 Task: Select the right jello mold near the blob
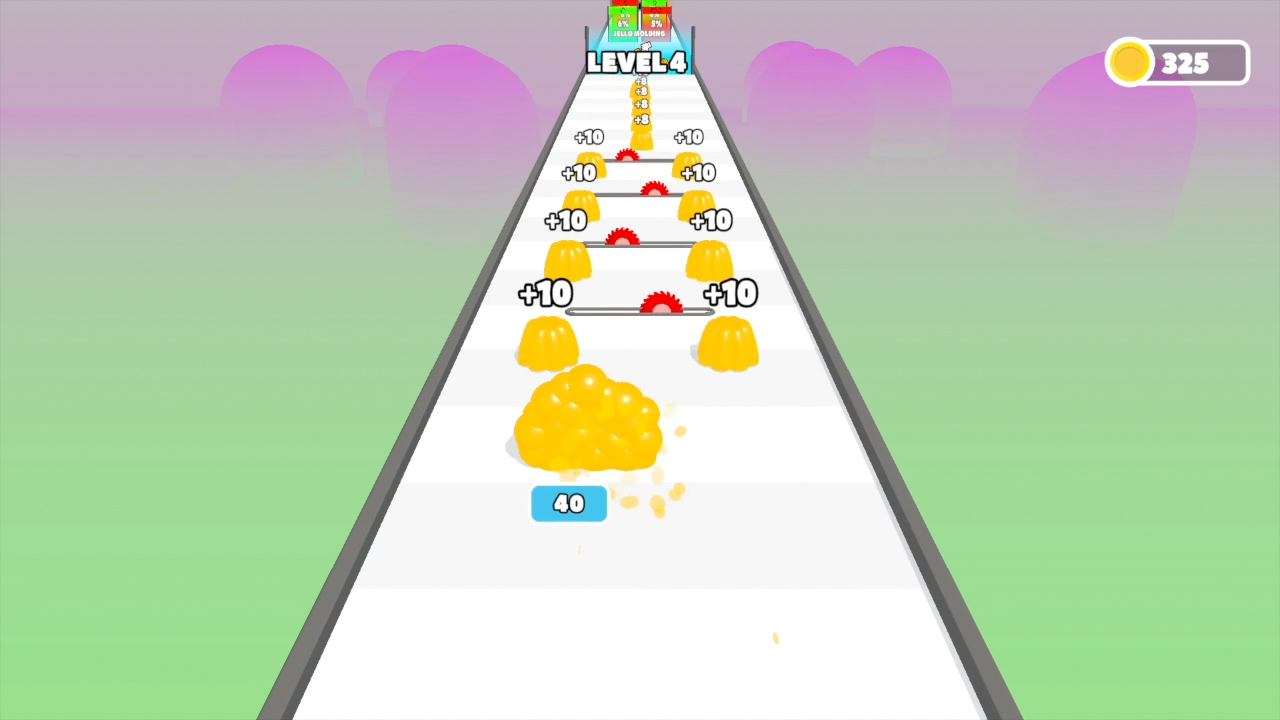[728, 345]
